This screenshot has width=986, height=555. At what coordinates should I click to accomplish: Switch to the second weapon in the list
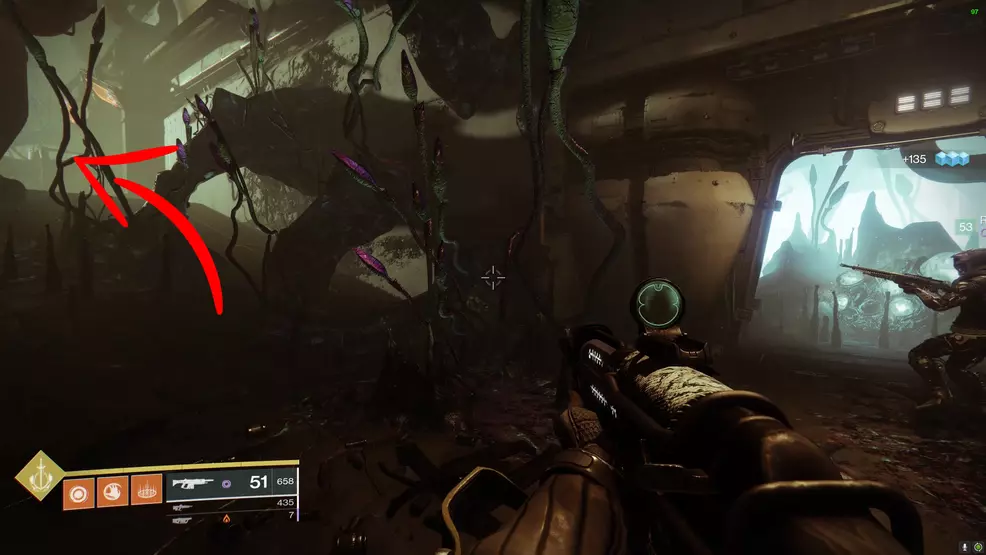(182, 505)
